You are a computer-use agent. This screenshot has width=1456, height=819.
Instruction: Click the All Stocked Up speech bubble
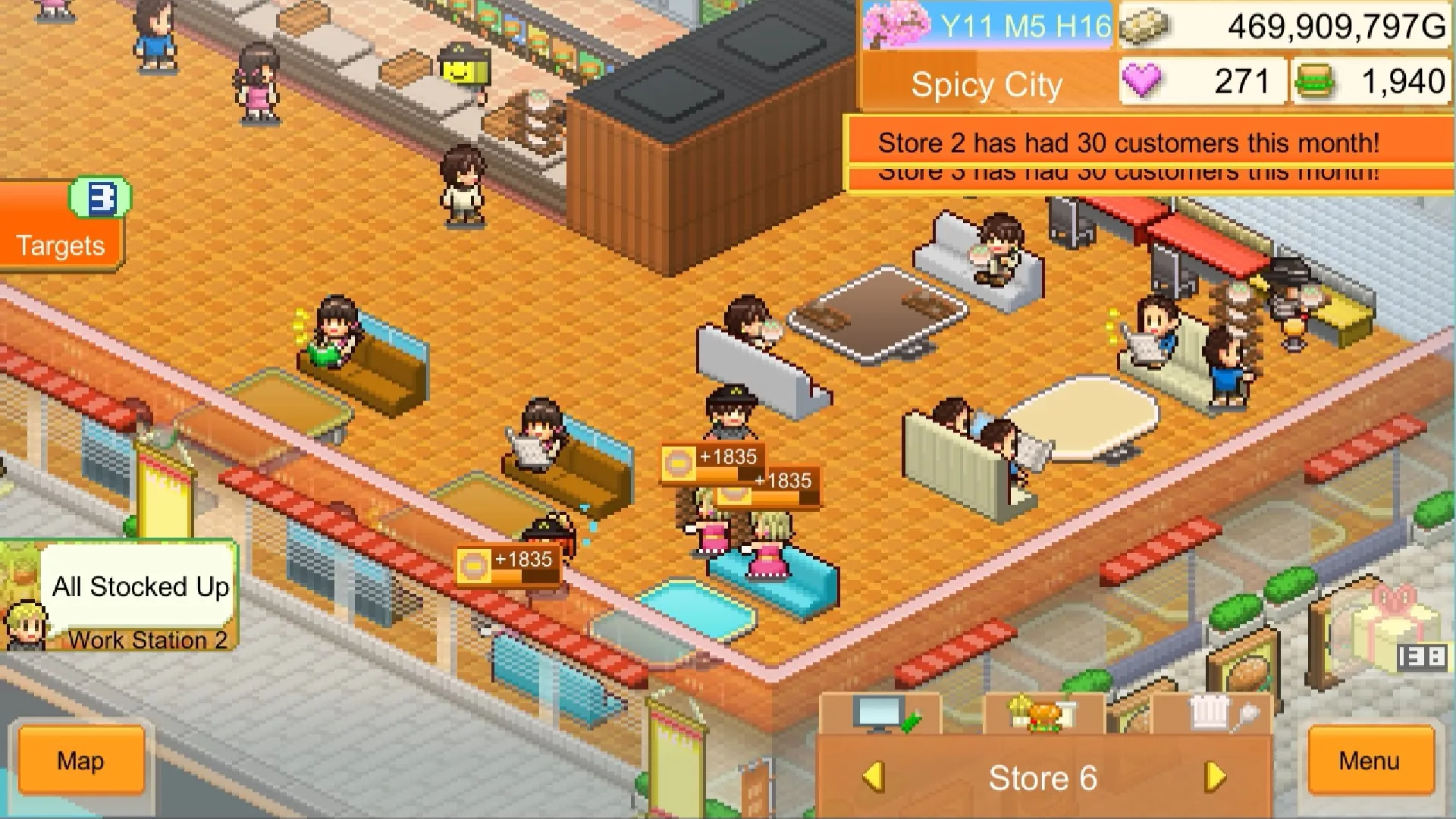140,586
